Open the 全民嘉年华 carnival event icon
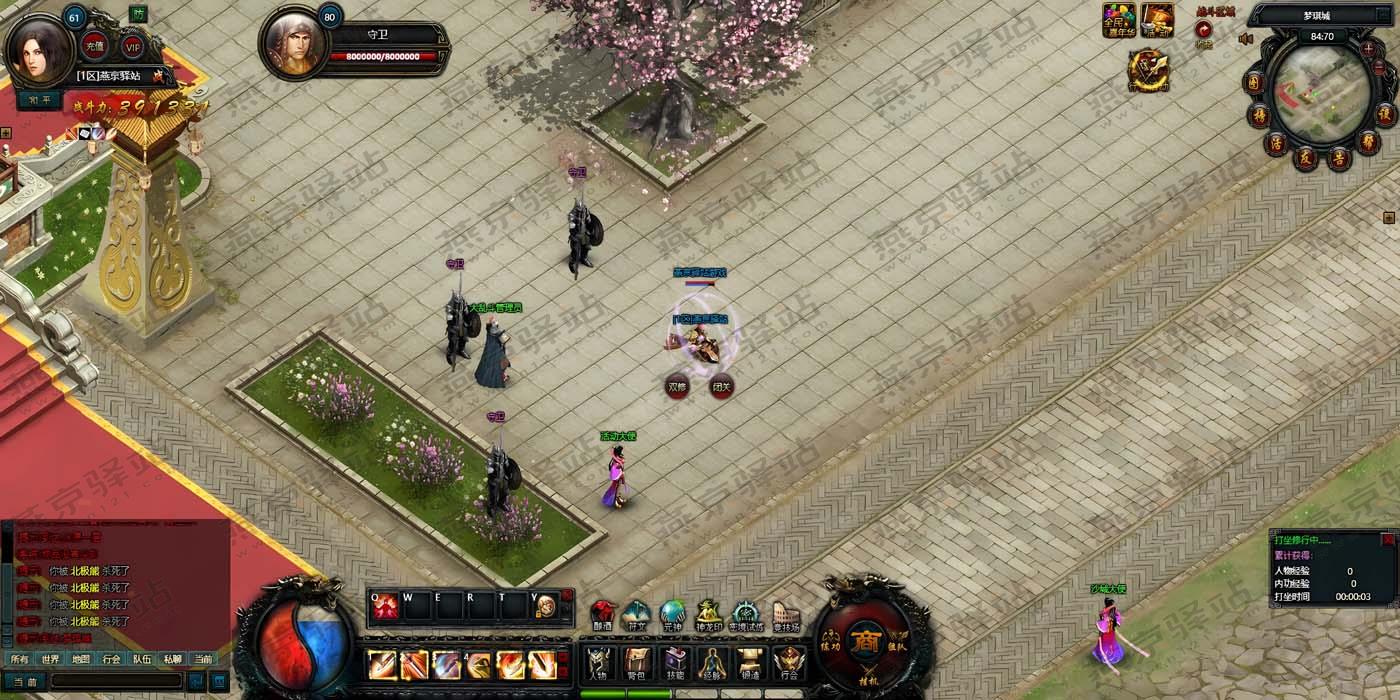1400x700 pixels. [x=1119, y=20]
